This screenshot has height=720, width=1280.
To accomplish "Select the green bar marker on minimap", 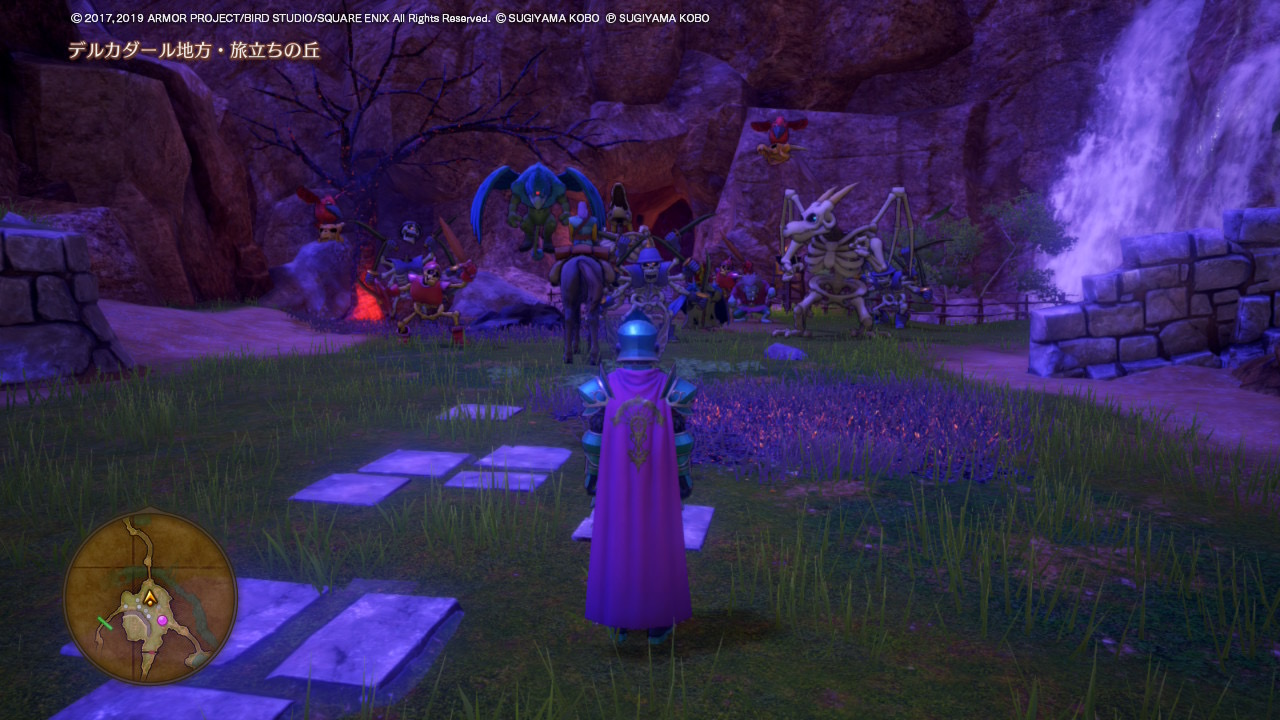I will (x=104, y=623).
